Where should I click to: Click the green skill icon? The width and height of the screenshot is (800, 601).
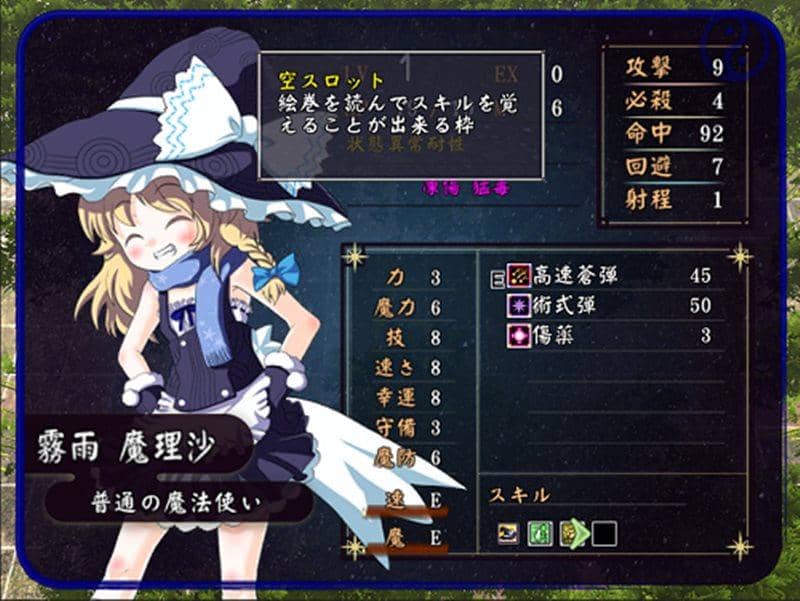click(540, 533)
